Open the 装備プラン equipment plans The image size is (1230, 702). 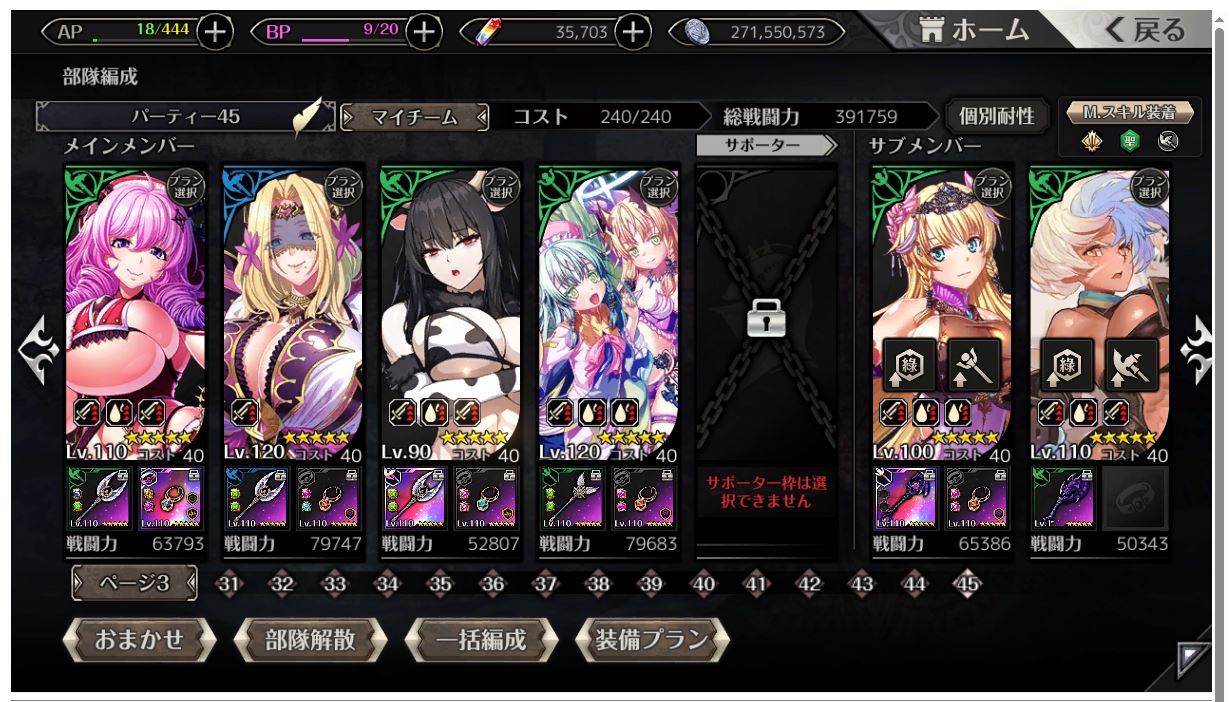pos(652,640)
